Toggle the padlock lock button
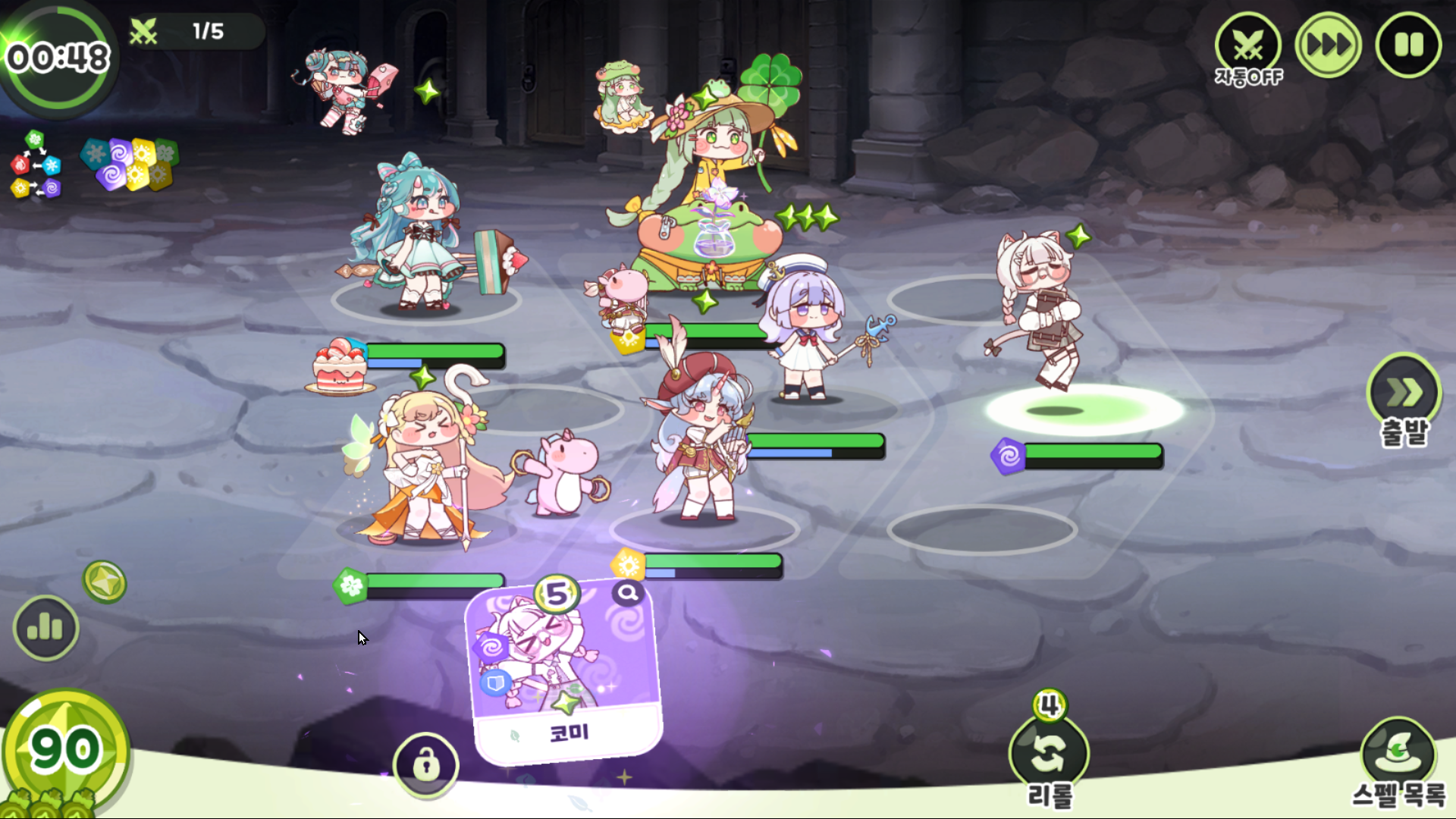The image size is (1456, 819). (x=425, y=764)
